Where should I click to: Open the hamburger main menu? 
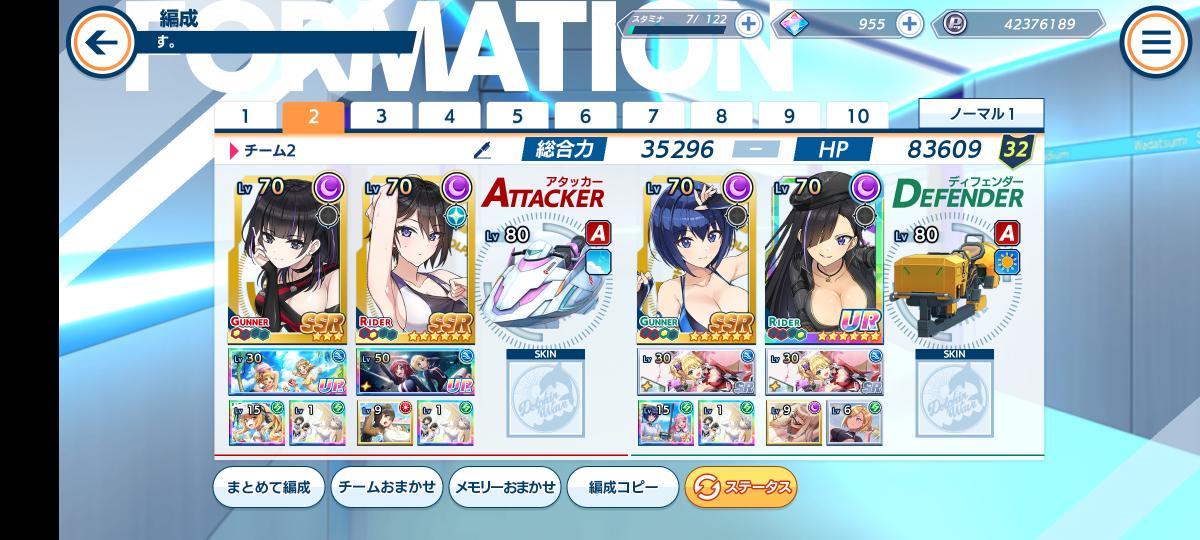(x=1156, y=42)
